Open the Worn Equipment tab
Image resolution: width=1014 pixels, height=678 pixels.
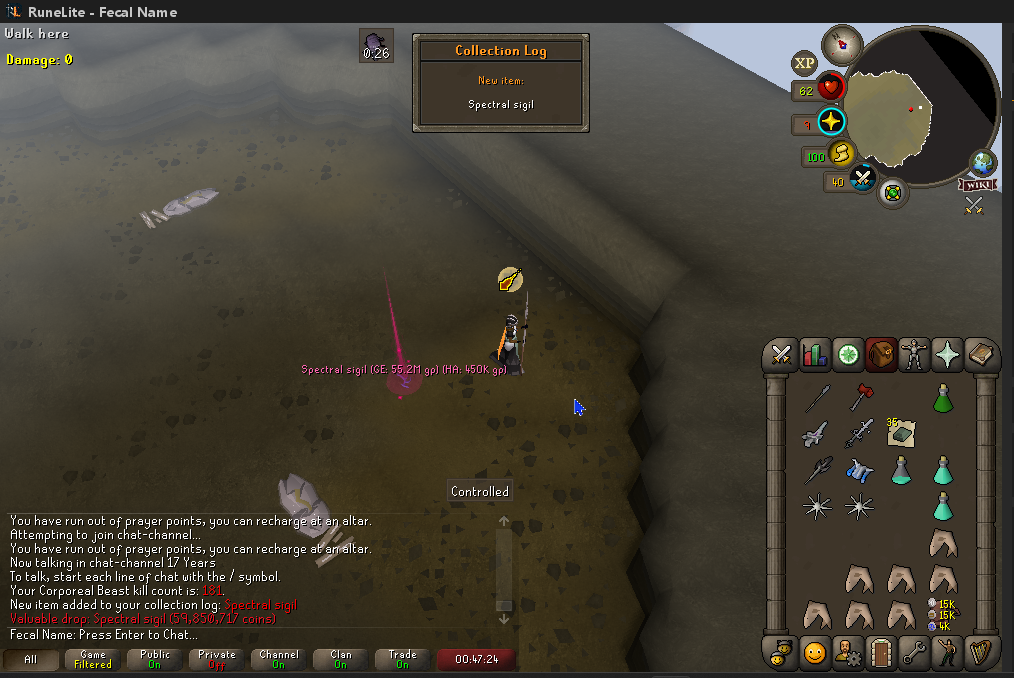click(913, 354)
